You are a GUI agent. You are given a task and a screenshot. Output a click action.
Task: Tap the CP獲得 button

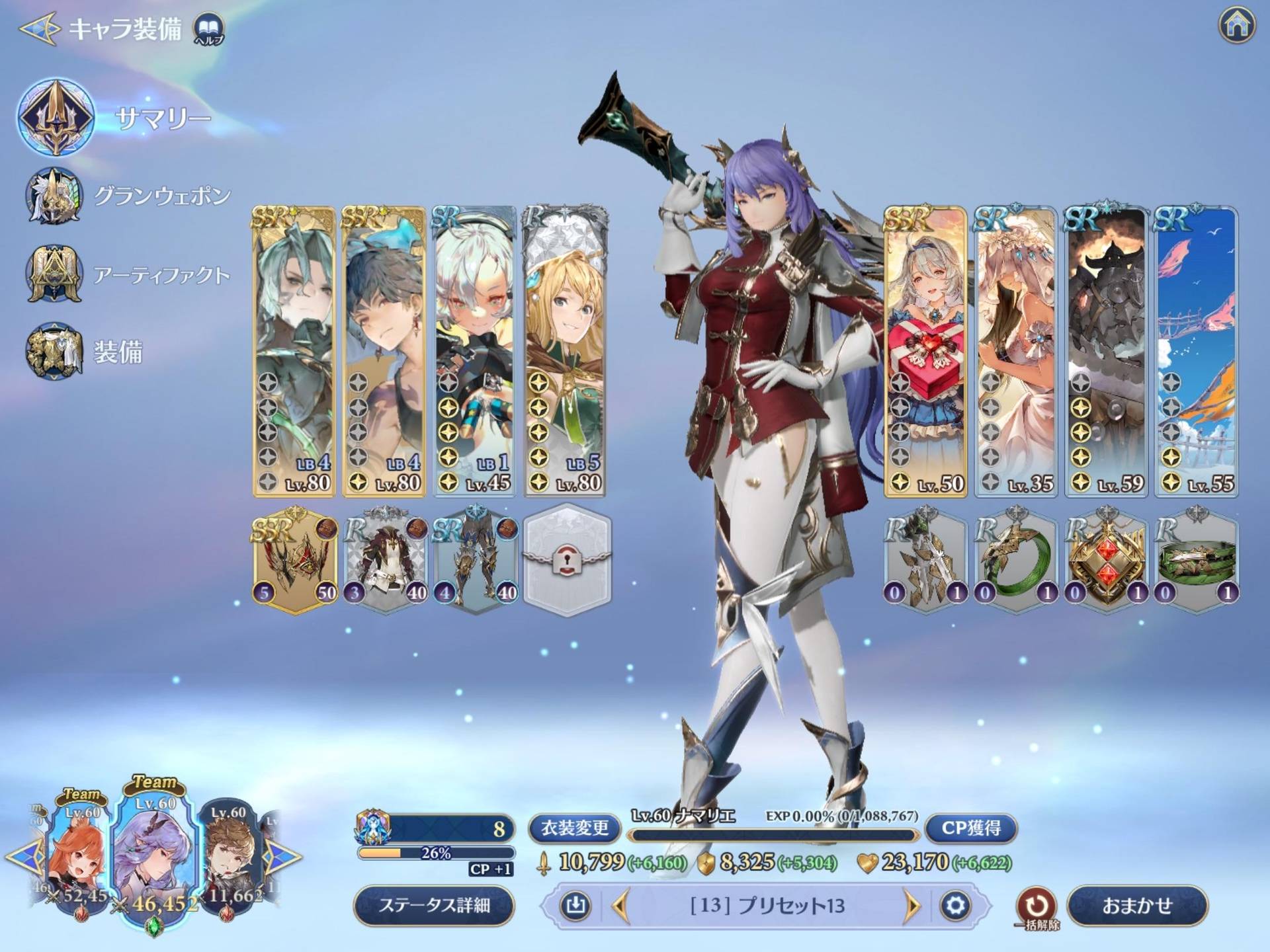click(x=970, y=828)
